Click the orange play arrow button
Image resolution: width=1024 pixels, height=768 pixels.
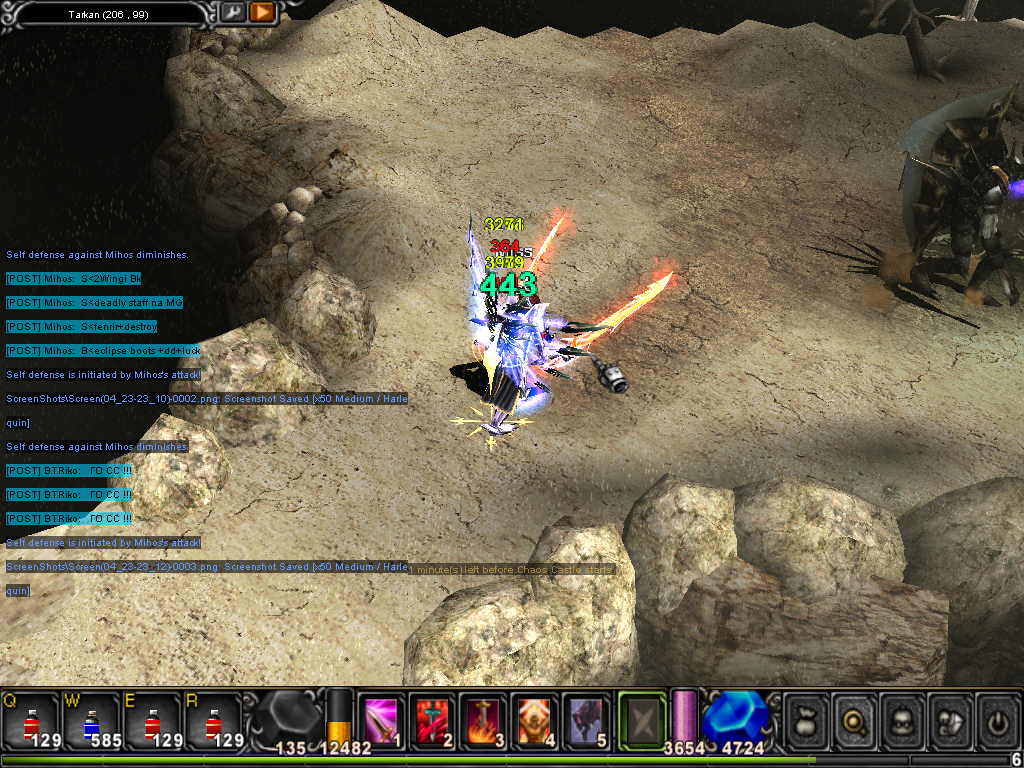pos(262,12)
